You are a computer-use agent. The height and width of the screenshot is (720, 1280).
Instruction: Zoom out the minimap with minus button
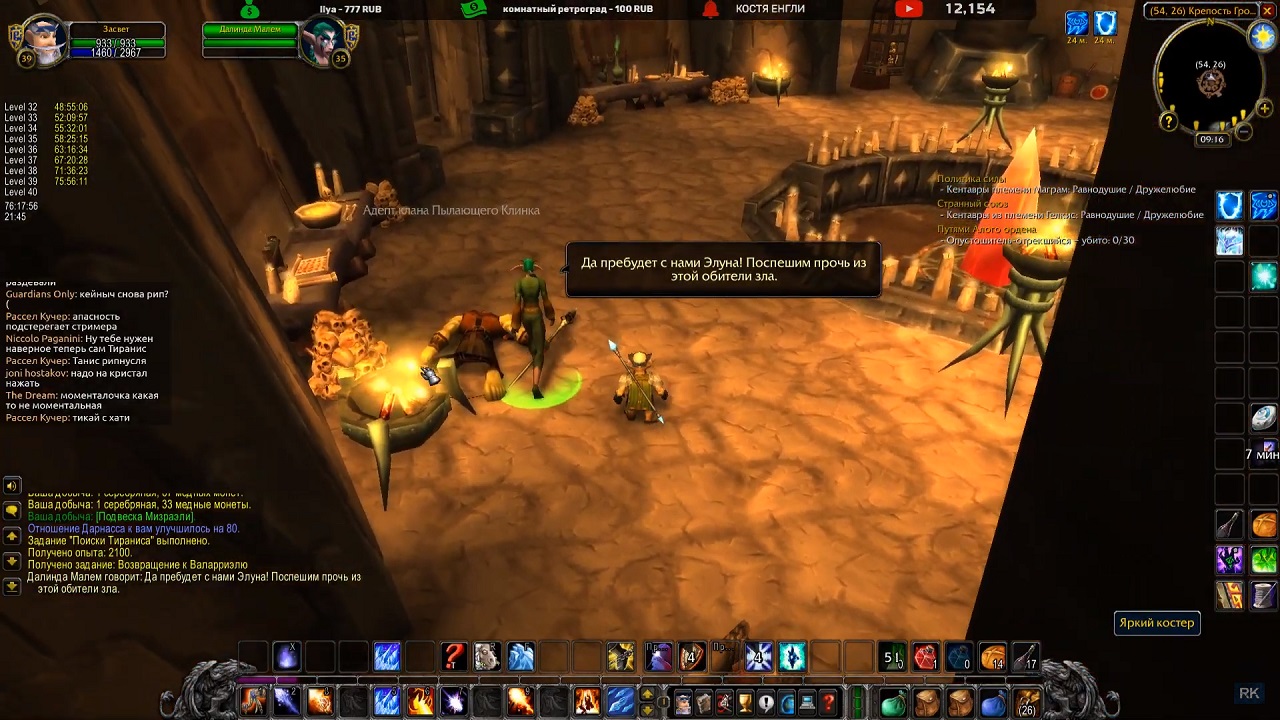tap(1244, 132)
